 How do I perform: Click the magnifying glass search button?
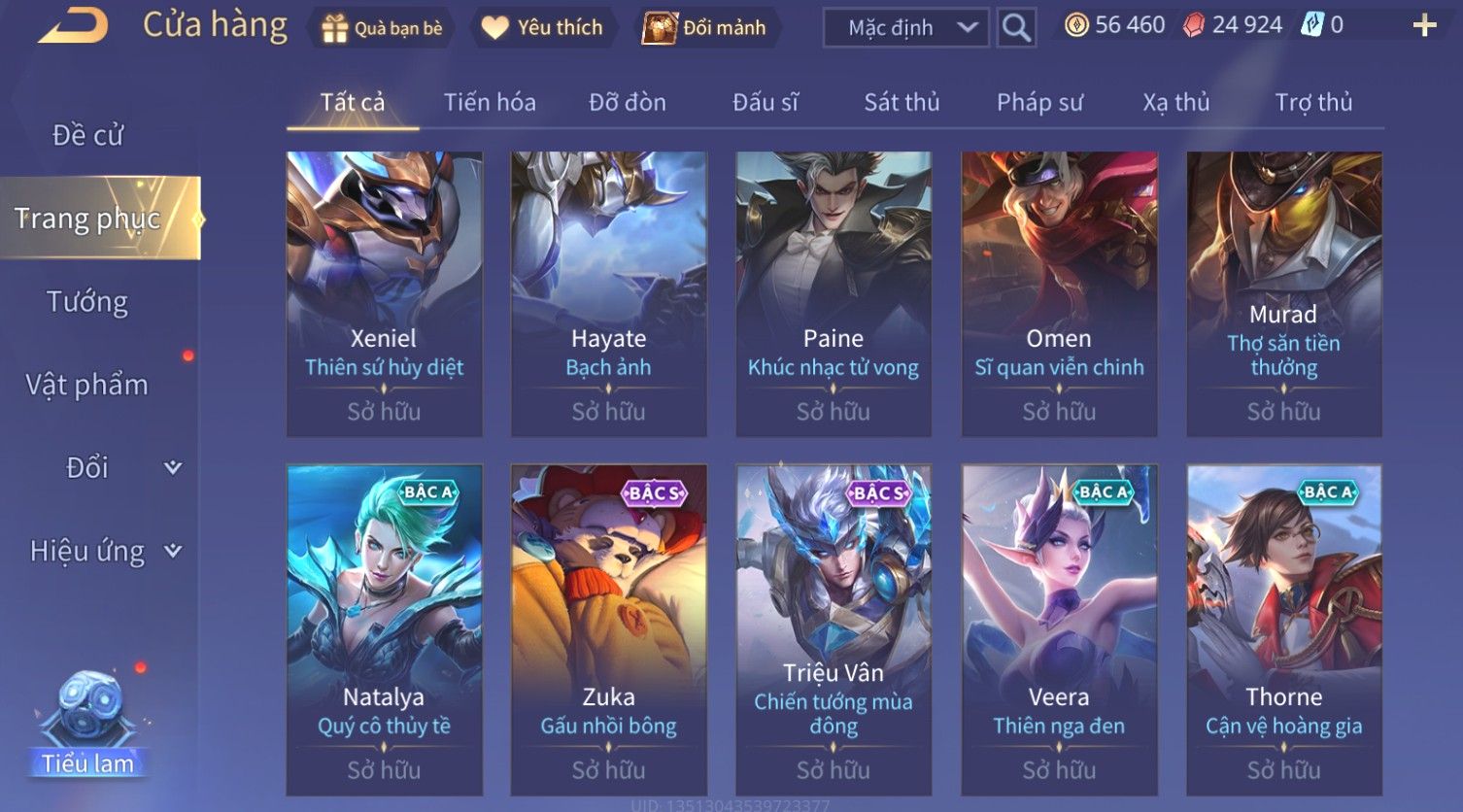coord(1016,28)
